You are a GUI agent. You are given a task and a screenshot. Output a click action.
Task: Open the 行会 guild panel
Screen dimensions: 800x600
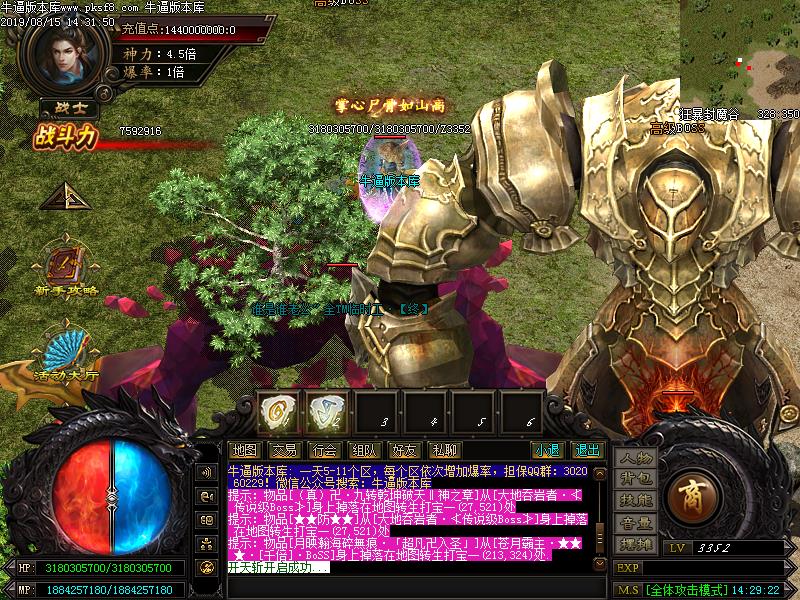point(324,450)
